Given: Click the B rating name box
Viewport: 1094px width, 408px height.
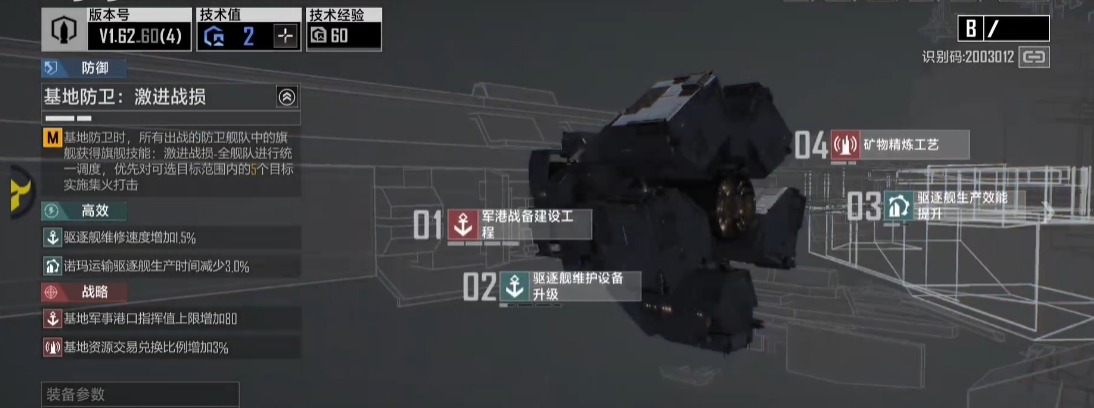Looking at the screenshot, I should click(x=1002, y=28).
